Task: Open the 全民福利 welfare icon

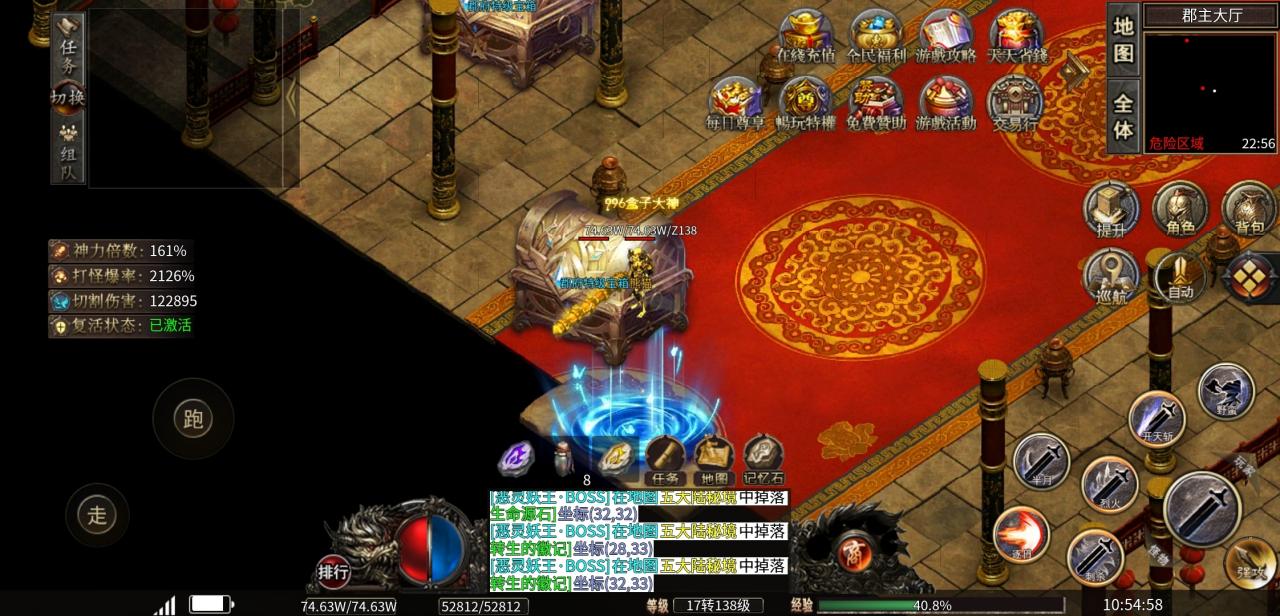Action: point(876,38)
